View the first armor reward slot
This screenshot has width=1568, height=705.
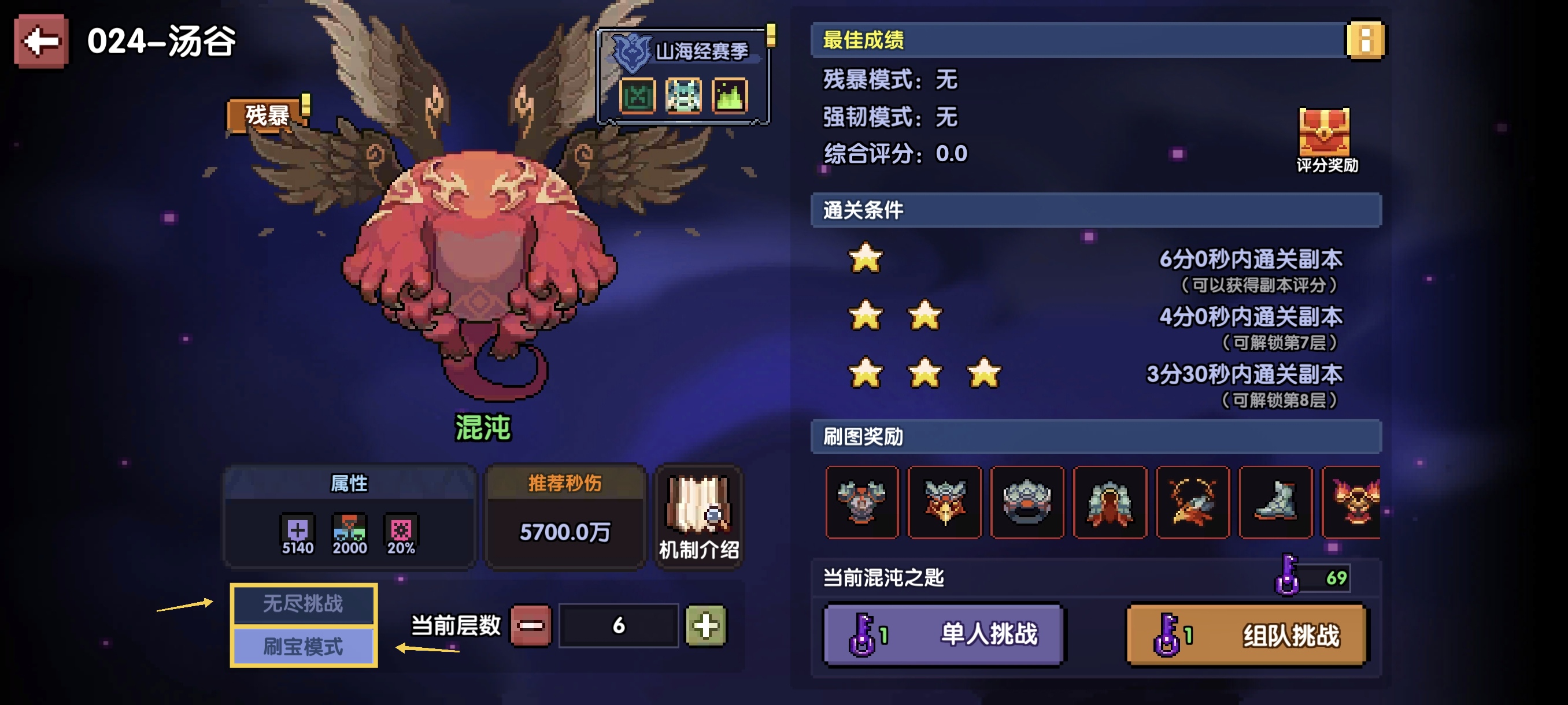[861, 502]
